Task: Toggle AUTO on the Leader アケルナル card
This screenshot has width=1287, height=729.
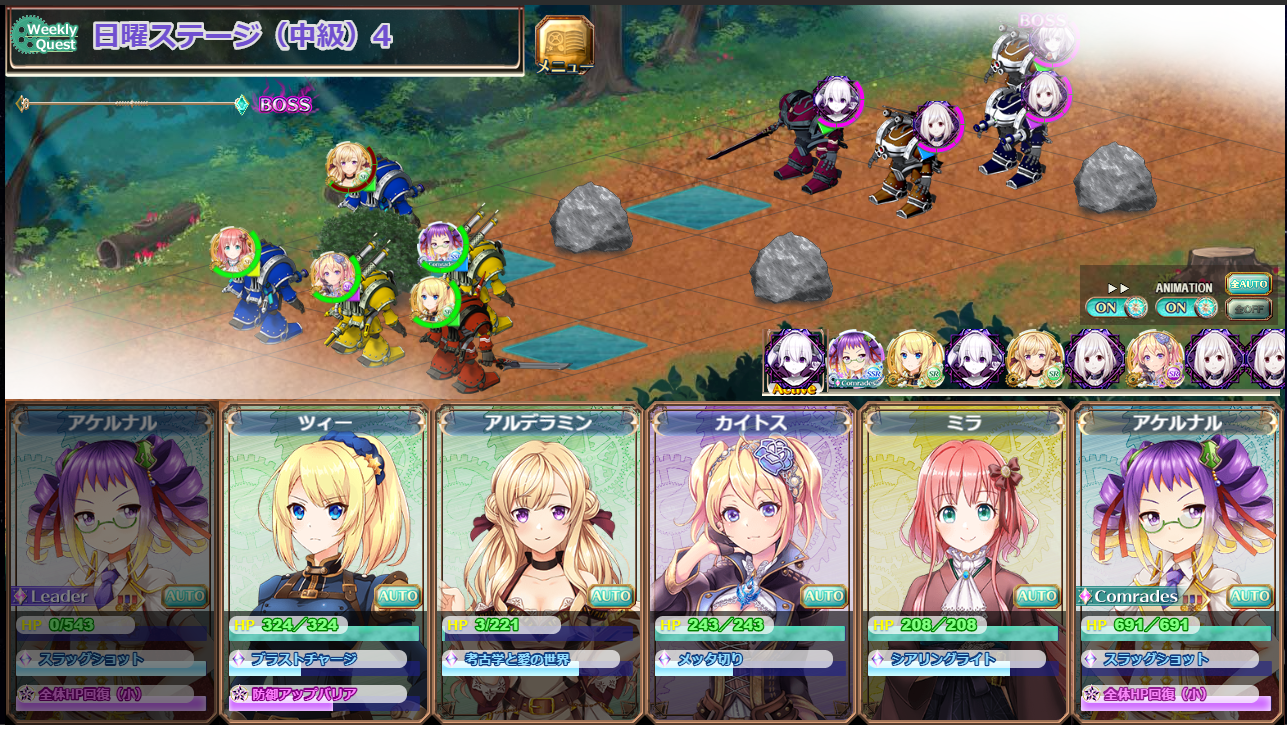Action: click(185, 597)
